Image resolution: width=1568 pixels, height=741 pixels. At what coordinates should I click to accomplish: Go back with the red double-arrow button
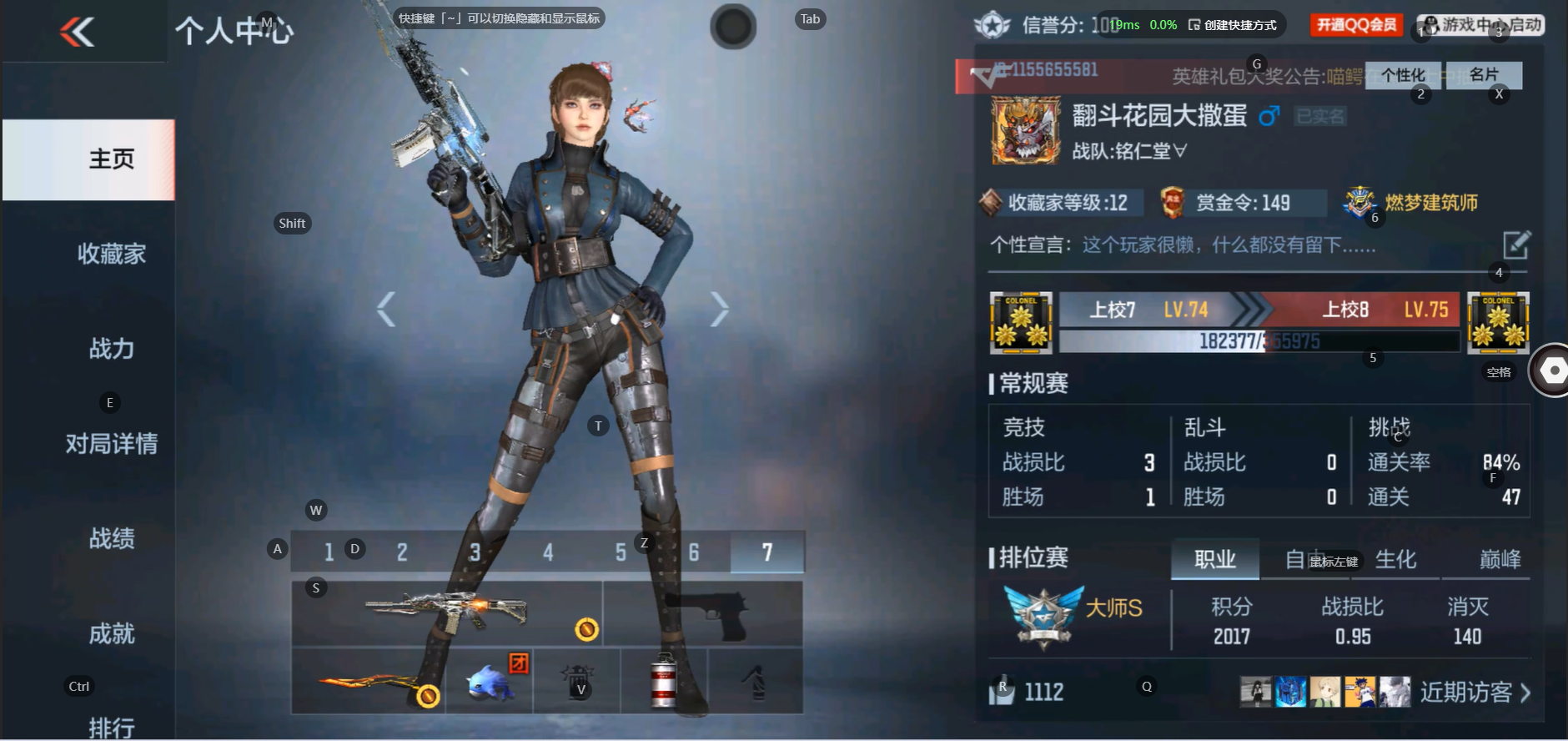click(78, 32)
